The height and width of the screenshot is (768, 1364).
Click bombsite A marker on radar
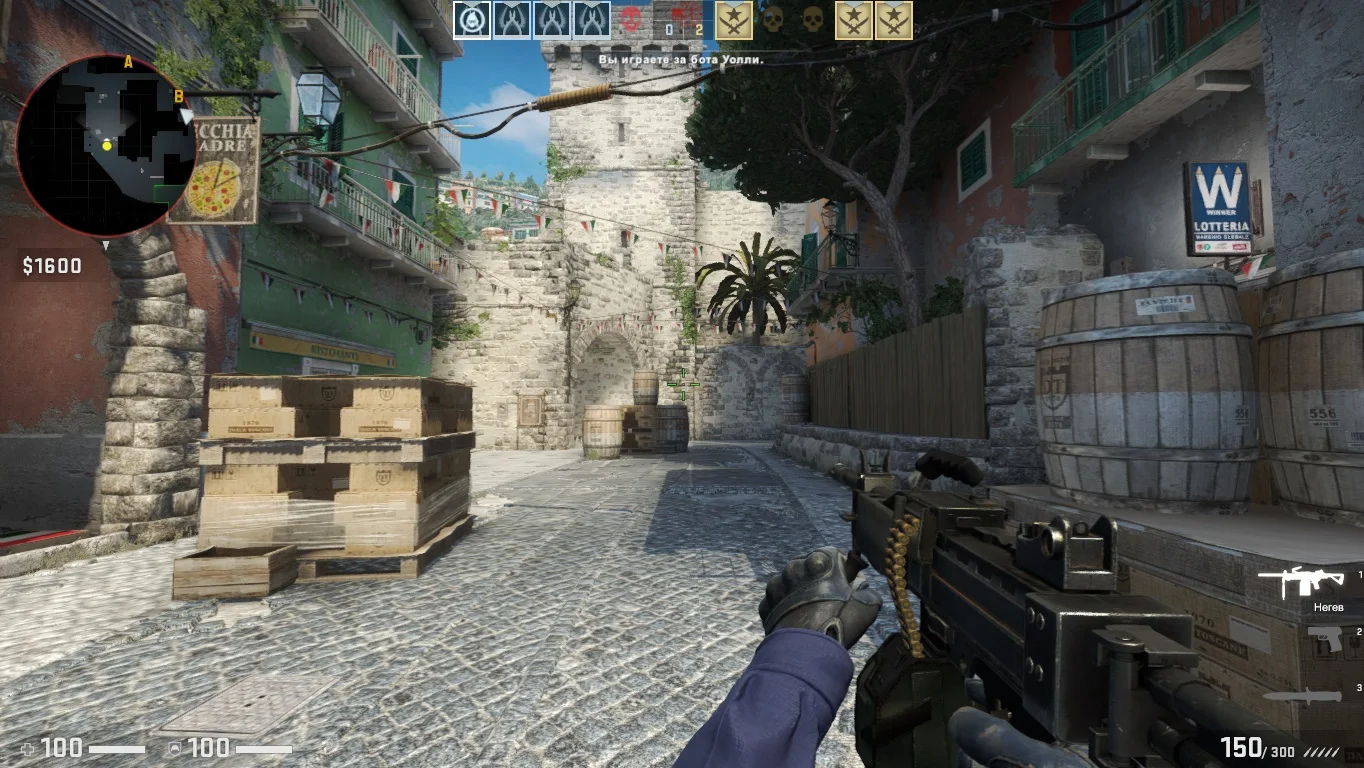[128, 62]
